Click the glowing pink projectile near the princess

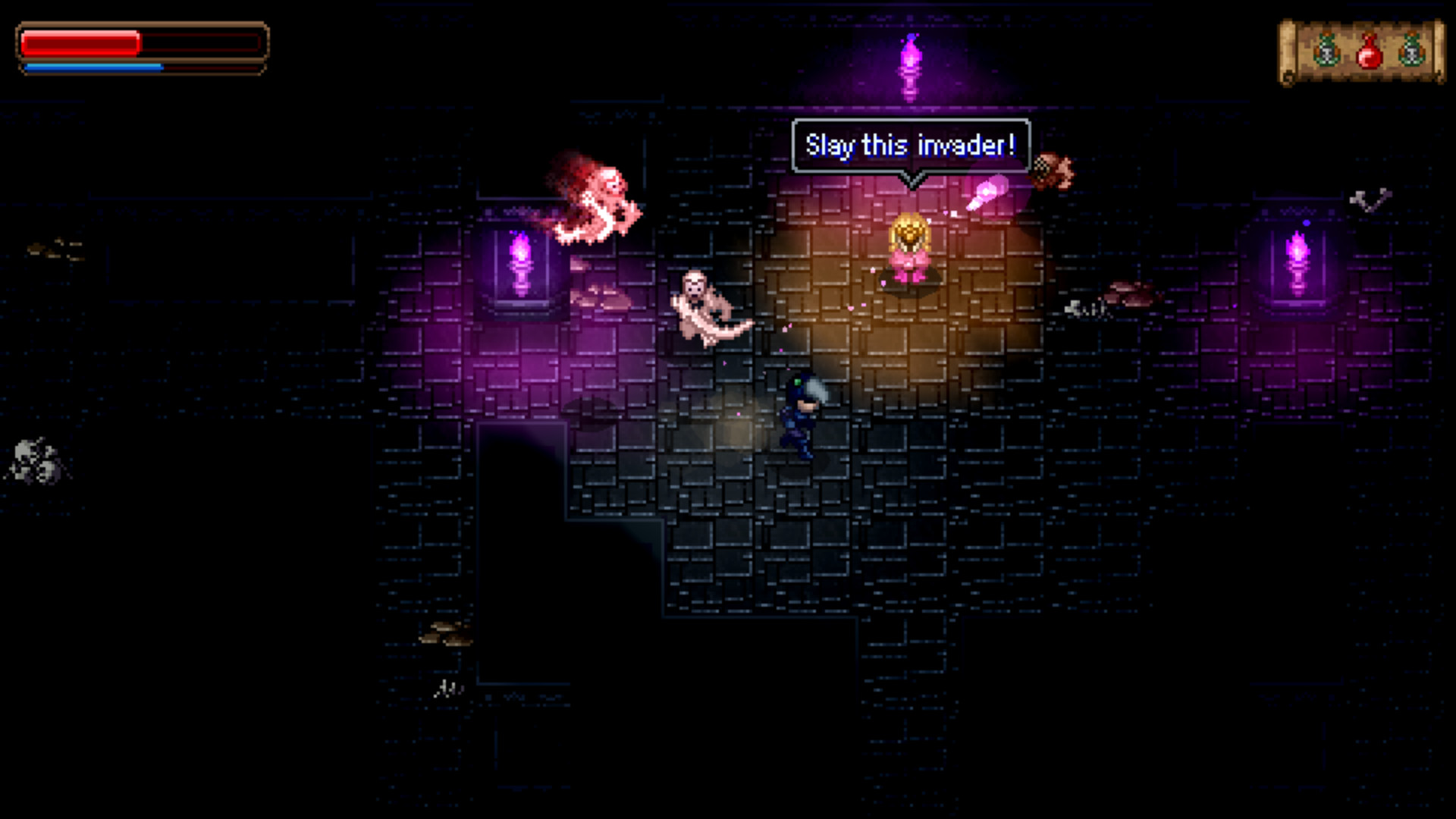pos(986,192)
